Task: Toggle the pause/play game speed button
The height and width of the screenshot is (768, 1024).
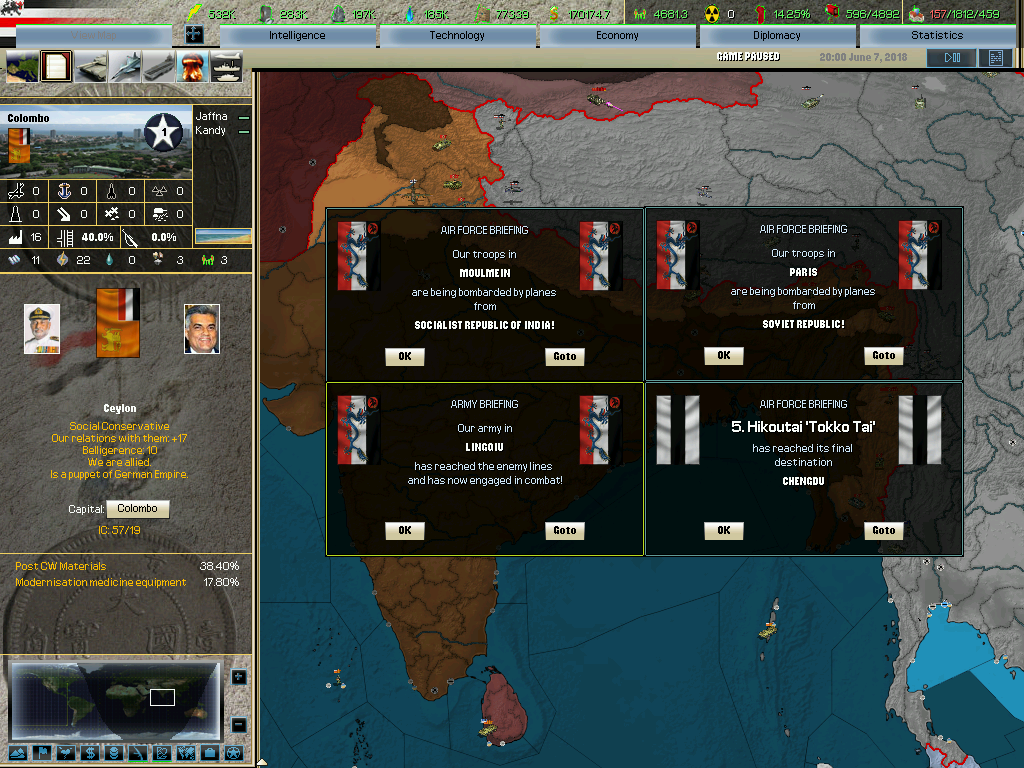Action: pos(951,58)
